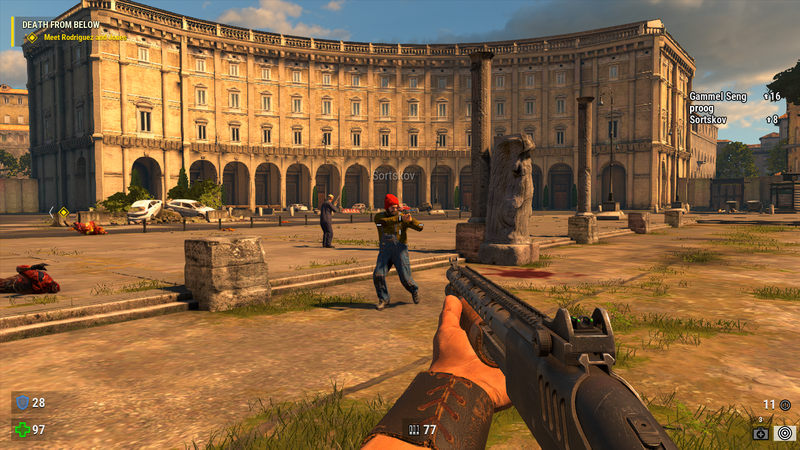Click the yellow objective waypoint marker
Viewport: 800px width, 450px height.
63,212
